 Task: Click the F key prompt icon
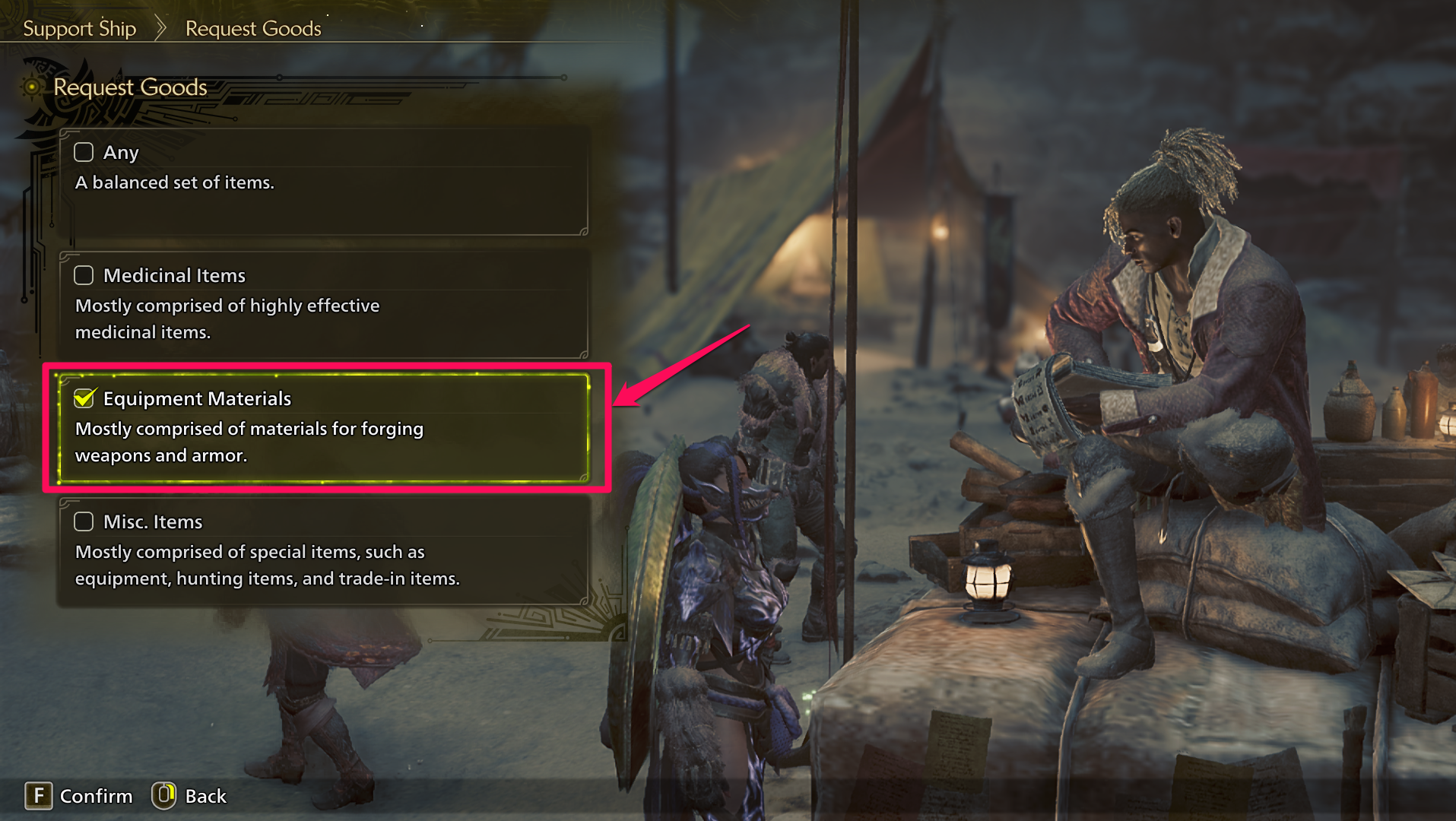click(x=40, y=796)
